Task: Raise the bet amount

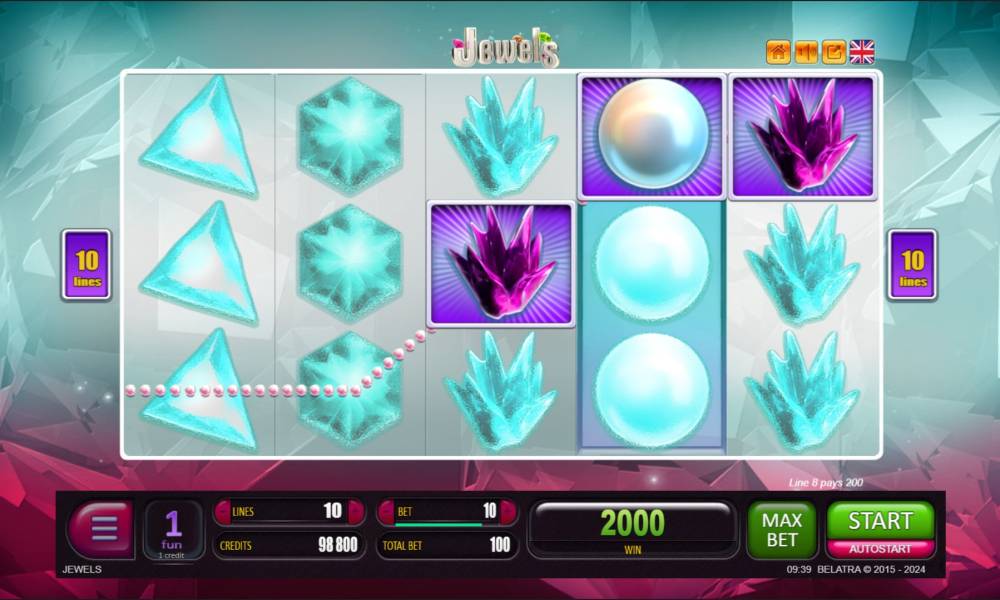Action: pos(507,512)
